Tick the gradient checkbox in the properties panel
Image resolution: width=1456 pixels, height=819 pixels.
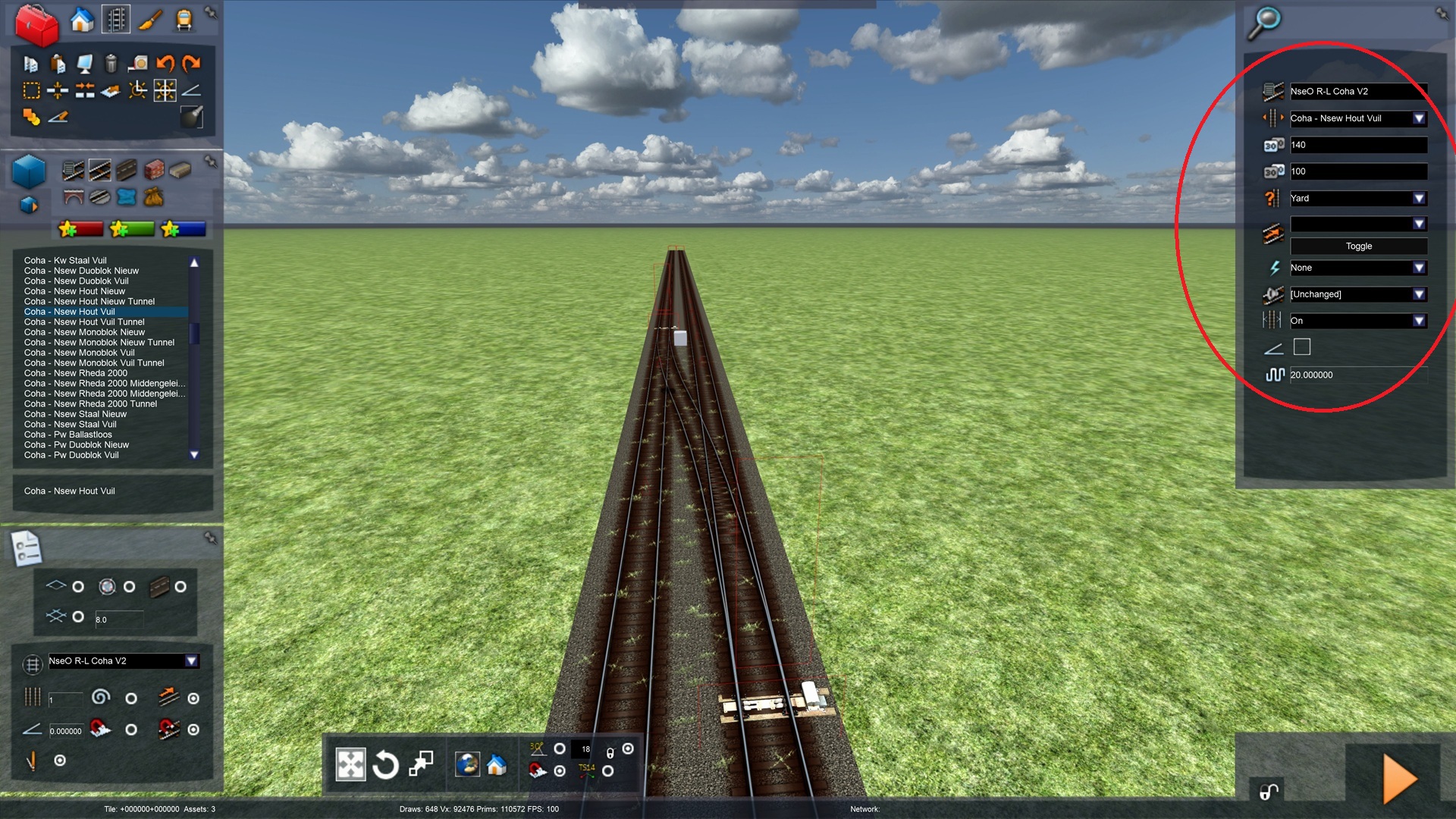pos(1301,347)
